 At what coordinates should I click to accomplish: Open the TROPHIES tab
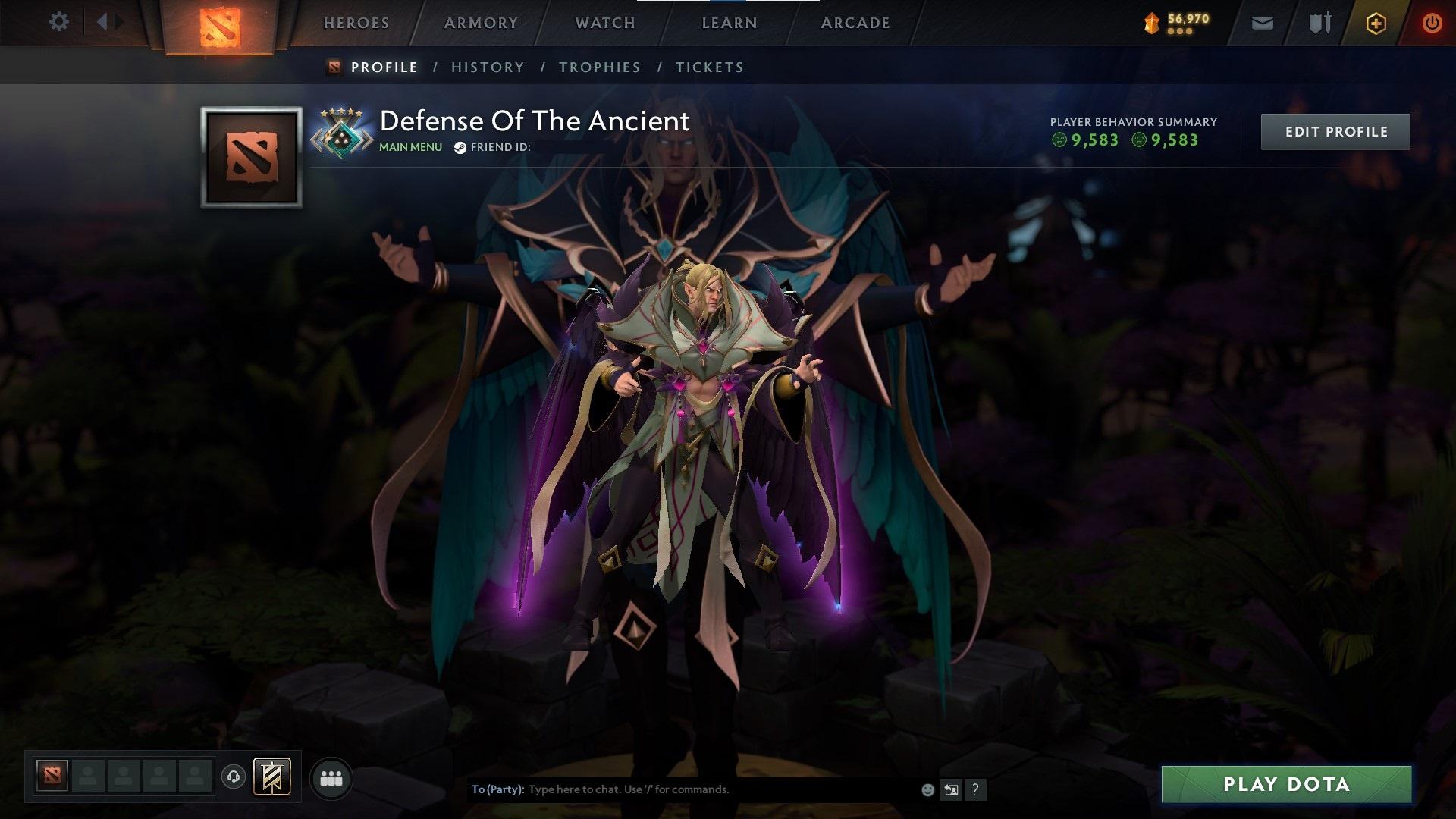coord(599,67)
